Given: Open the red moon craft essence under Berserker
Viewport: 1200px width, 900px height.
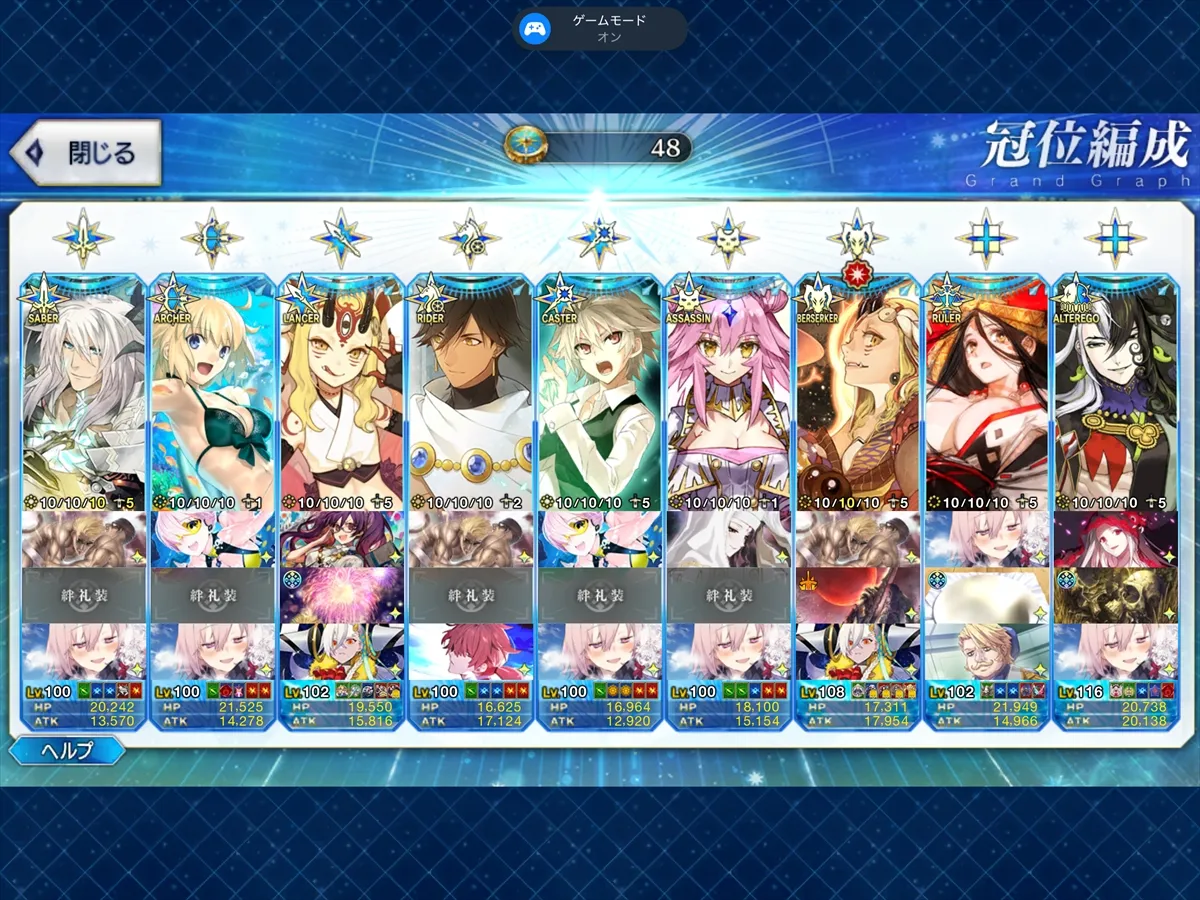Looking at the screenshot, I should coord(857,595).
